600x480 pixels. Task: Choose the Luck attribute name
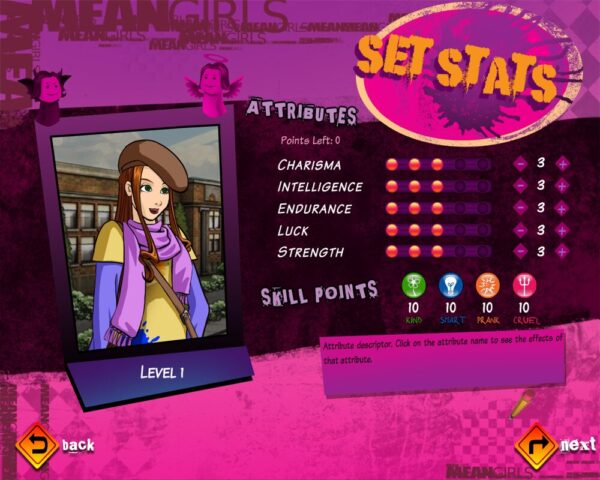(294, 231)
